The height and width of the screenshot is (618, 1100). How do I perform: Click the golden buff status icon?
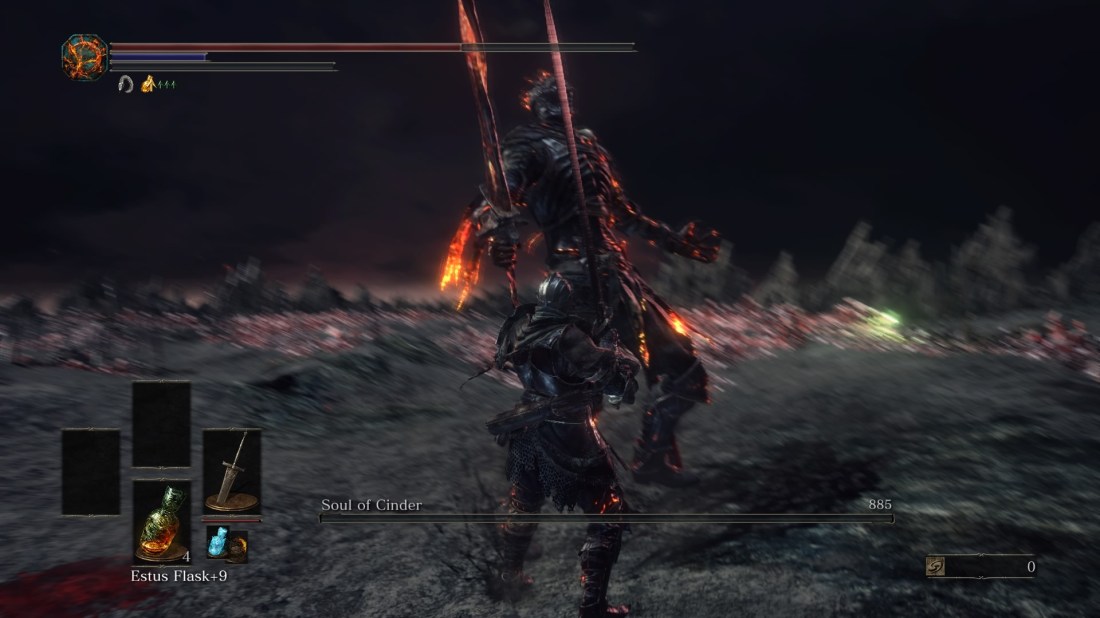148,84
